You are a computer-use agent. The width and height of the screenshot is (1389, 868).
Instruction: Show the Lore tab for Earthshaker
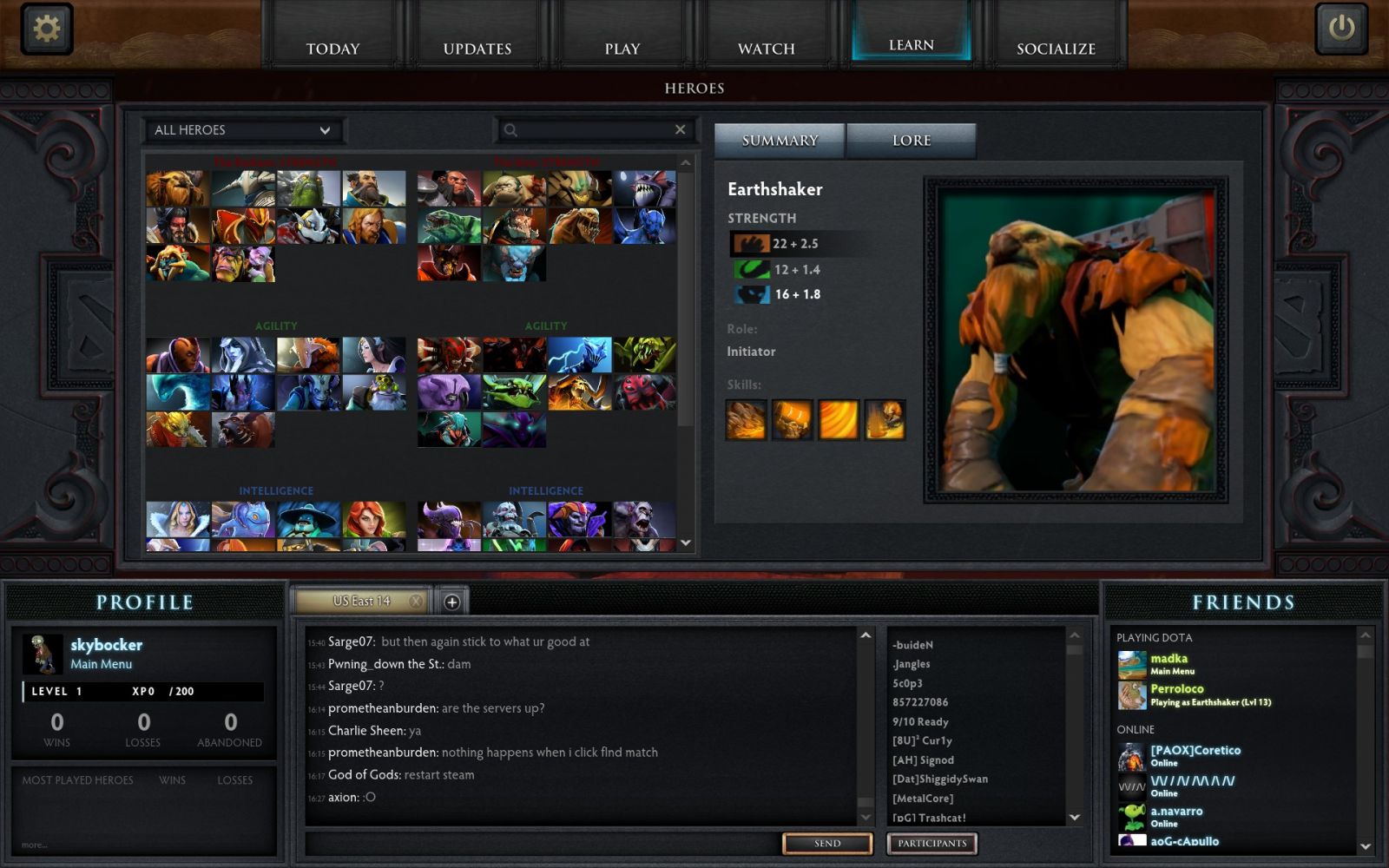point(911,141)
